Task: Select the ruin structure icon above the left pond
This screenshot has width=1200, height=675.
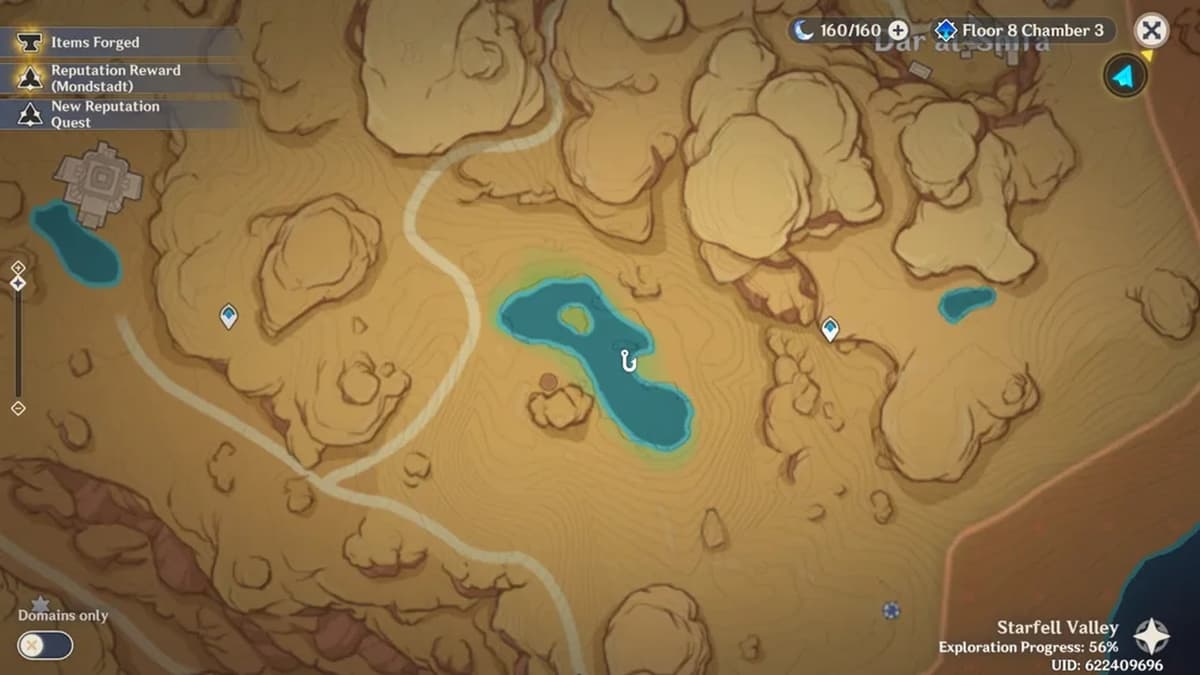Action: tap(98, 179)
